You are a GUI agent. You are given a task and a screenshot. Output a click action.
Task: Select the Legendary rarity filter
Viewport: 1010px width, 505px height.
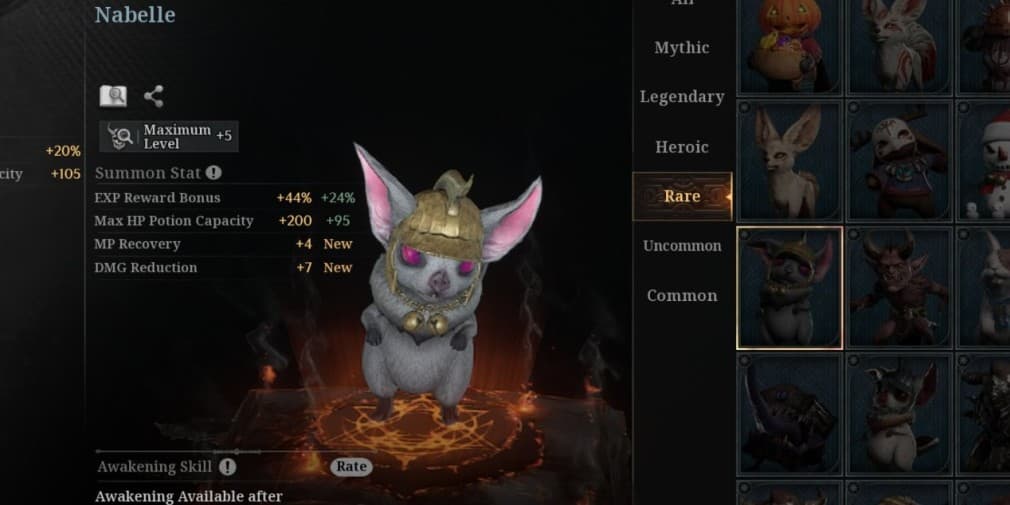pos(681,97)
